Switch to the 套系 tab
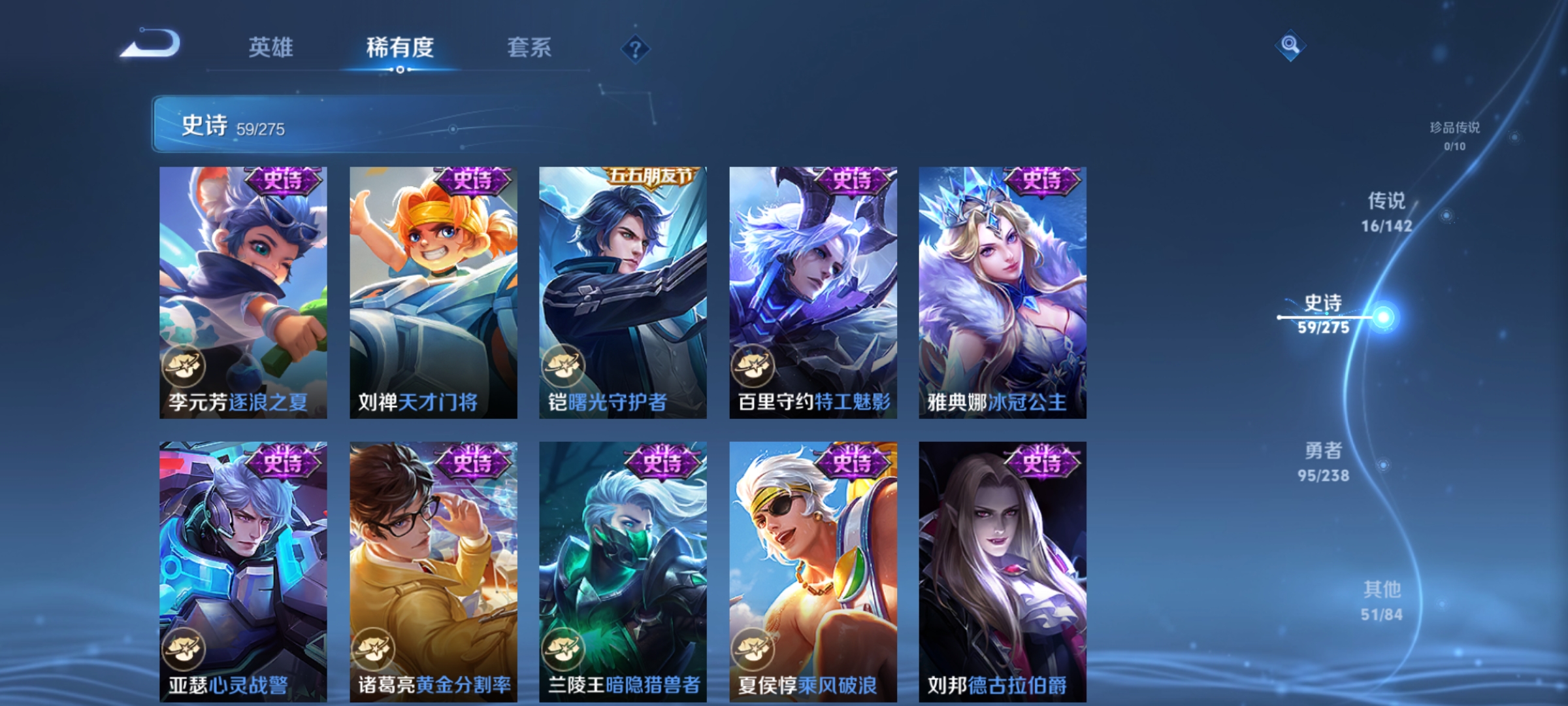 point(530,47)
